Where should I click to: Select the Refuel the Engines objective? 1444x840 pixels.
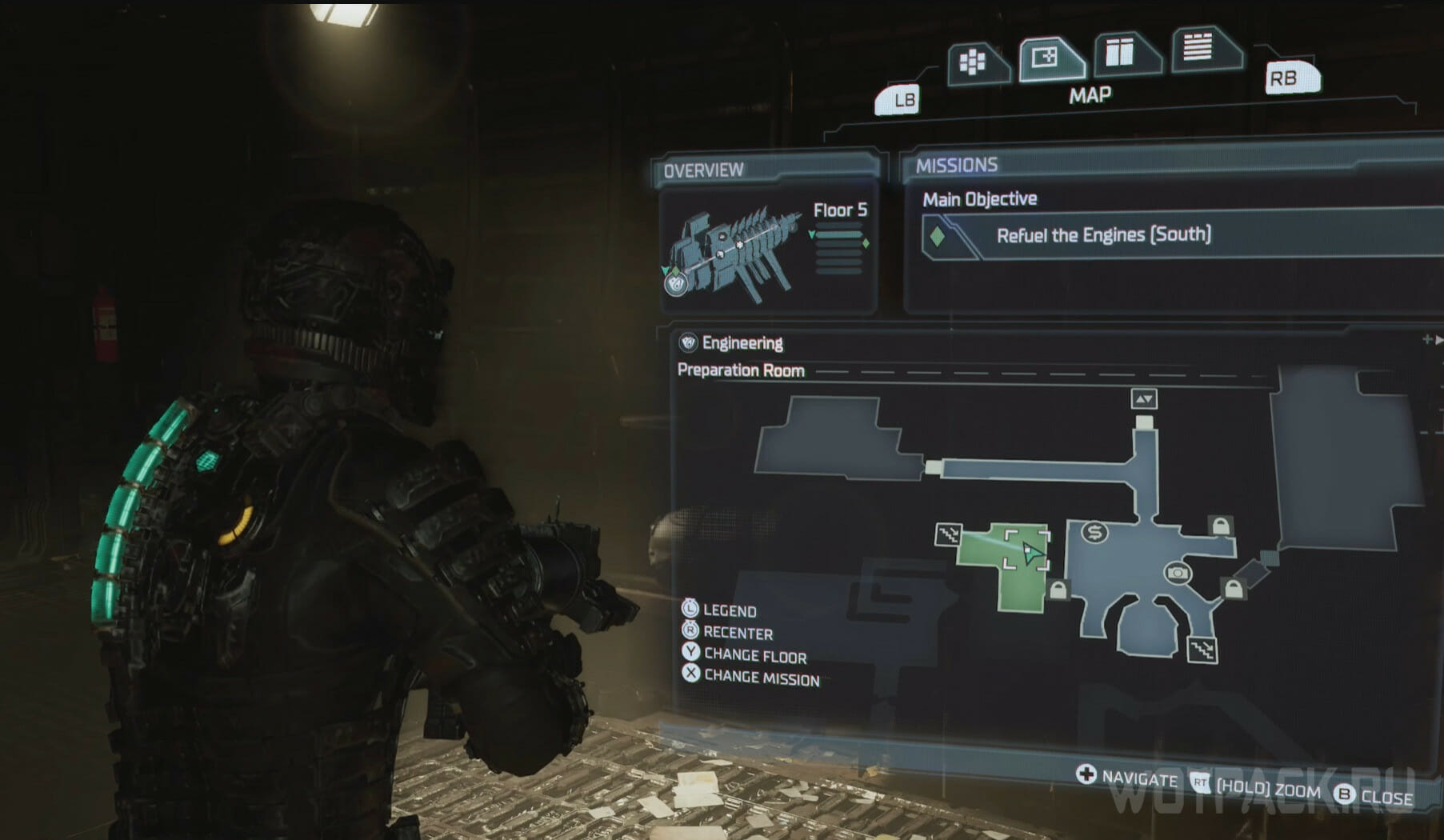click(1103, 235)
